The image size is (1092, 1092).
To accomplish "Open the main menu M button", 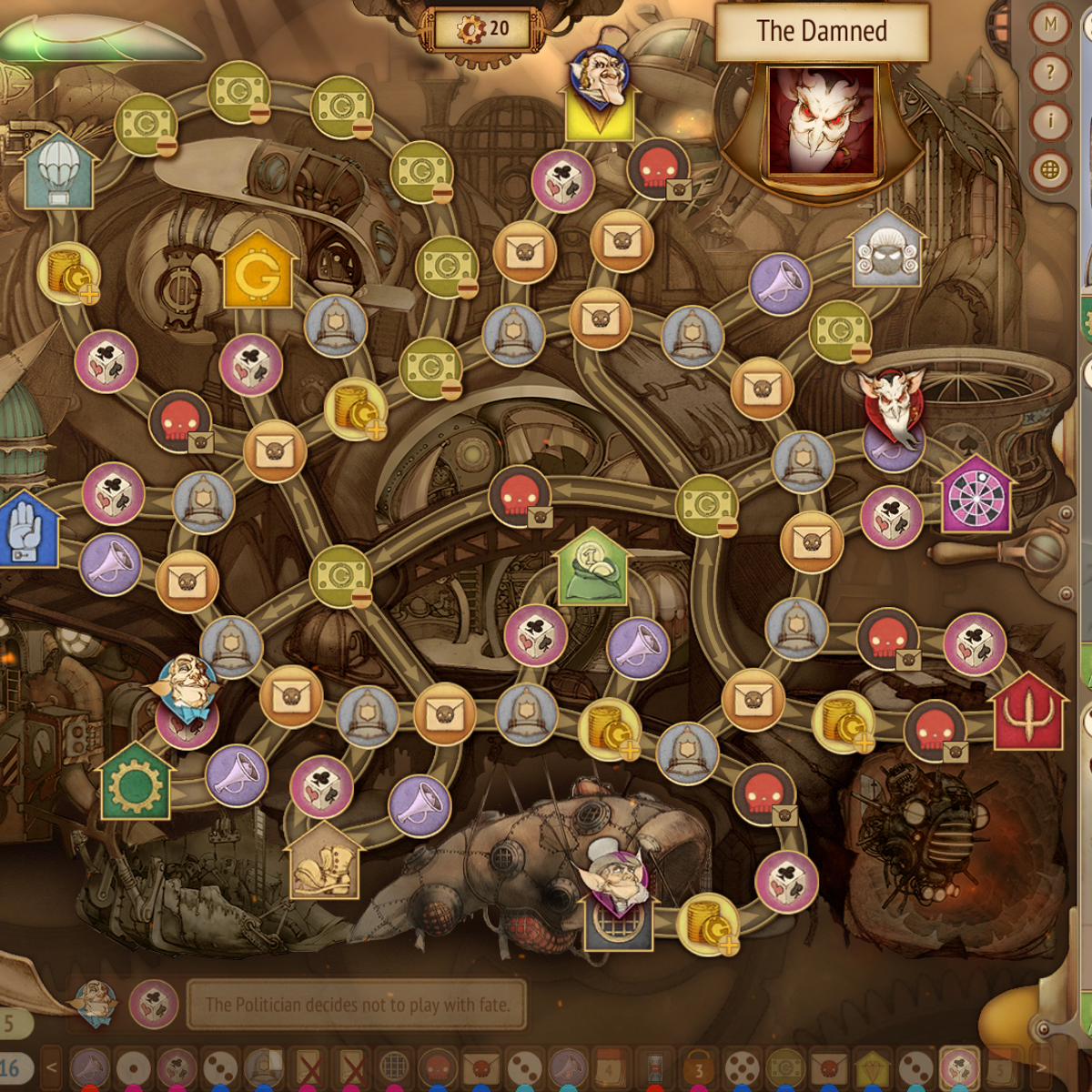I will [x=1051, y=25].
